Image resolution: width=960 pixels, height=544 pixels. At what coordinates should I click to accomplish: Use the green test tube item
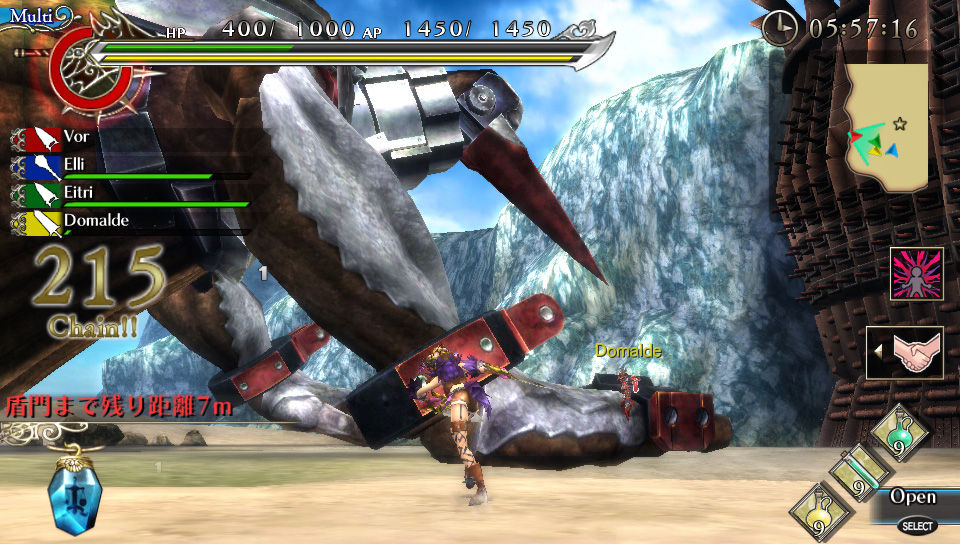[x=857, y=473]
